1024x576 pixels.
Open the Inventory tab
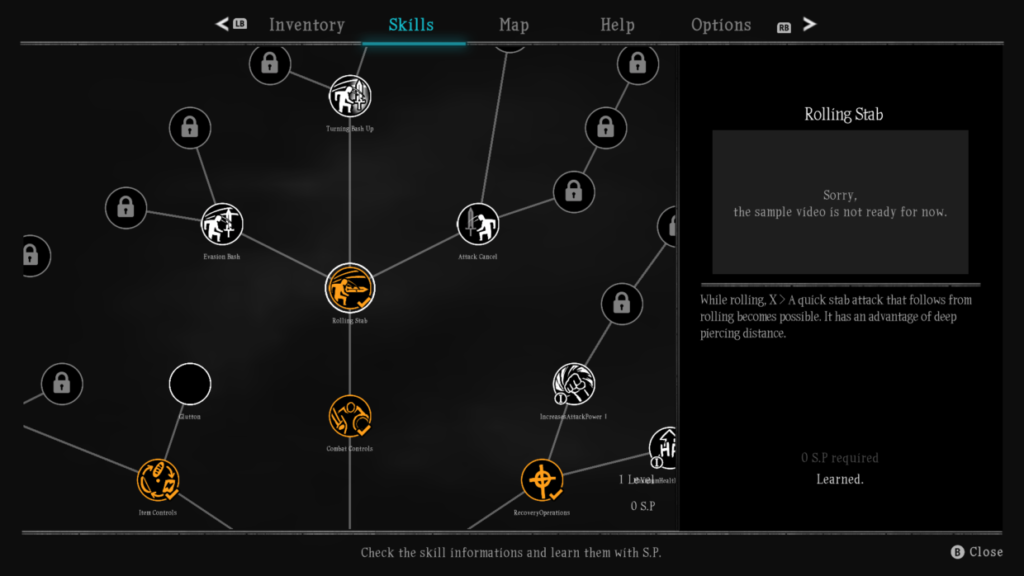306,25
